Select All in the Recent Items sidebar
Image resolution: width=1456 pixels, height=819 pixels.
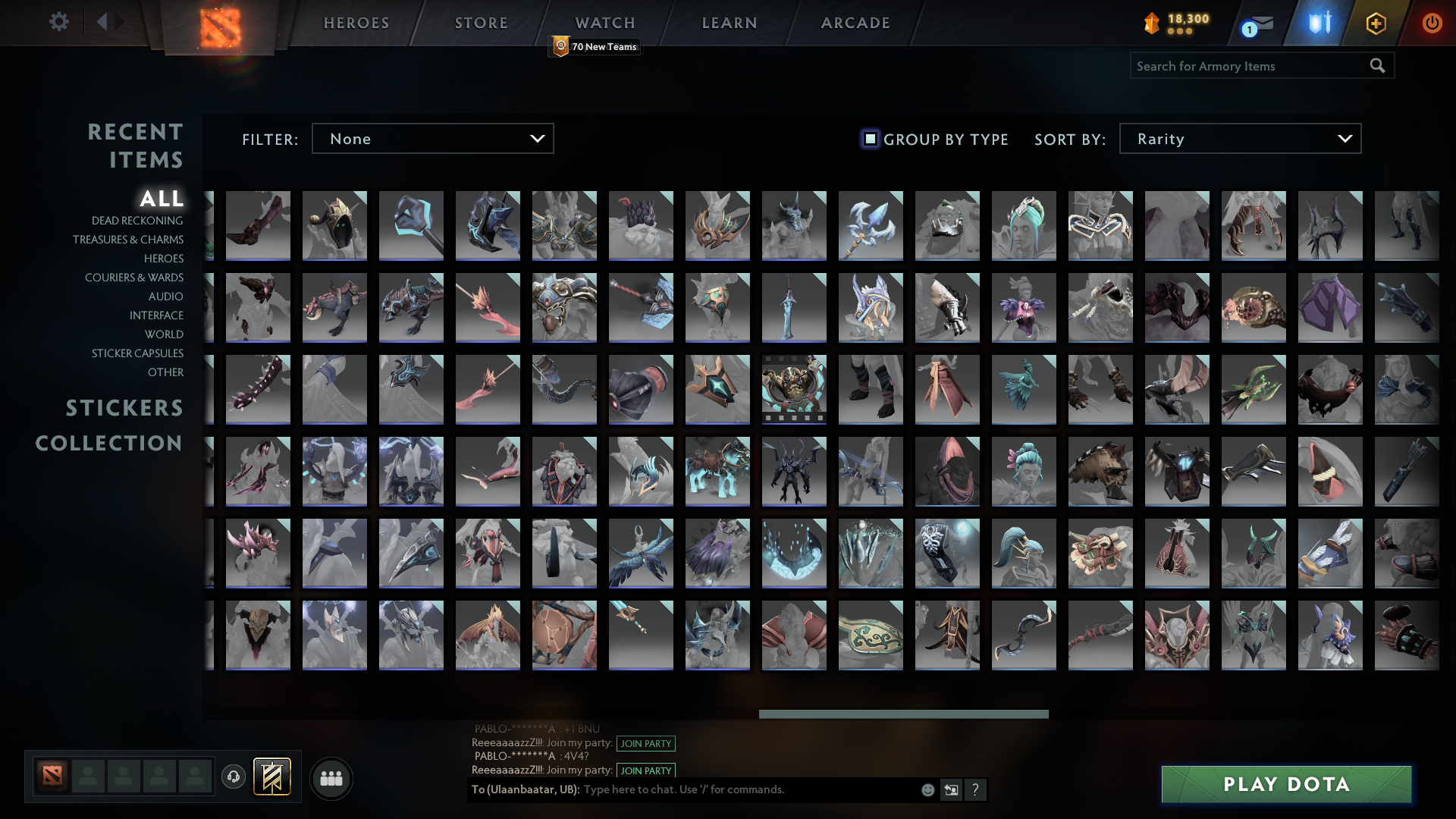(162, 199)
